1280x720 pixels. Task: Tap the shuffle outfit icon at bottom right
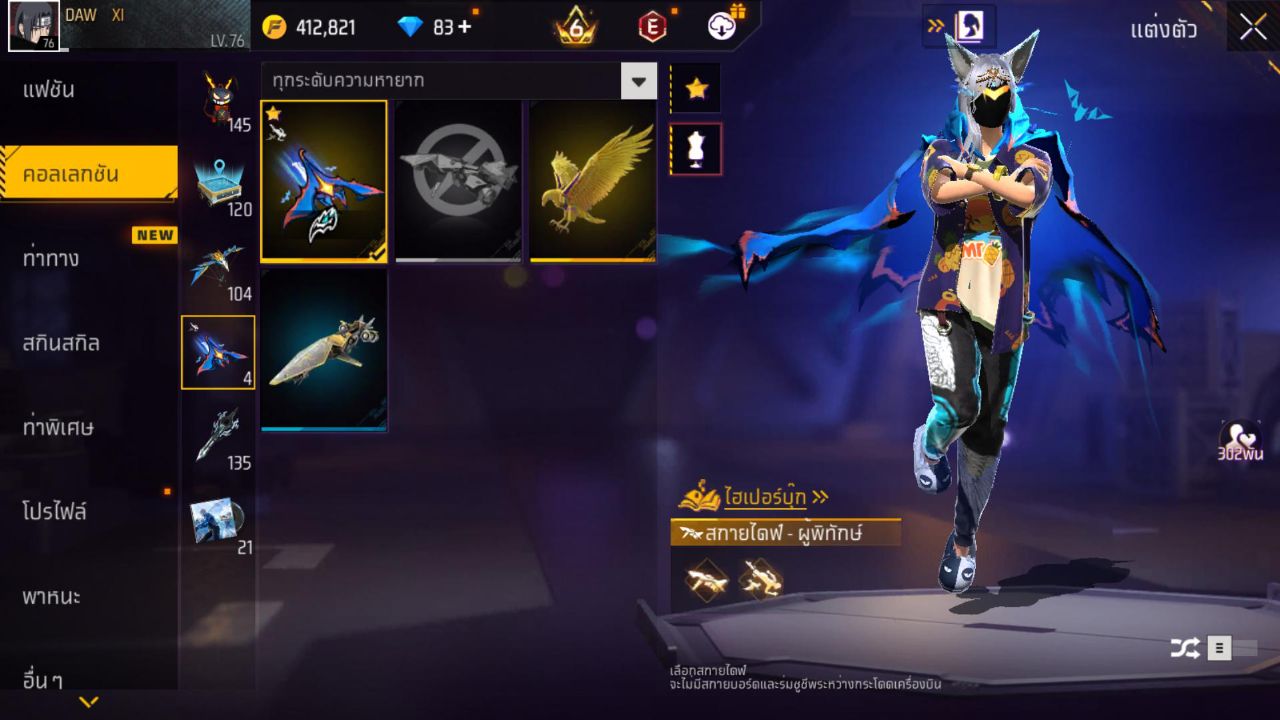point(1185,647)
